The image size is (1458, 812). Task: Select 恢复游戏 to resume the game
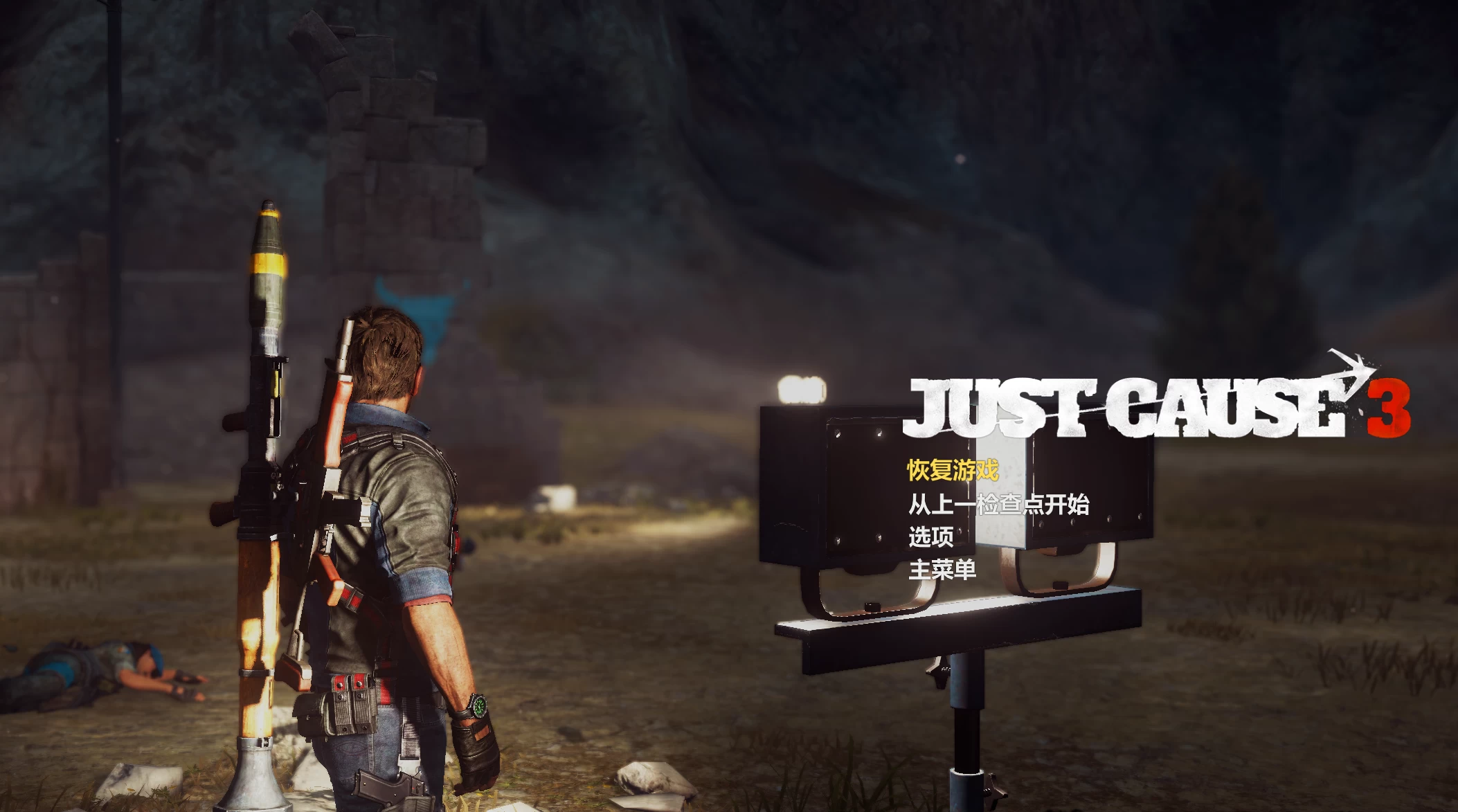coord(953,471)
